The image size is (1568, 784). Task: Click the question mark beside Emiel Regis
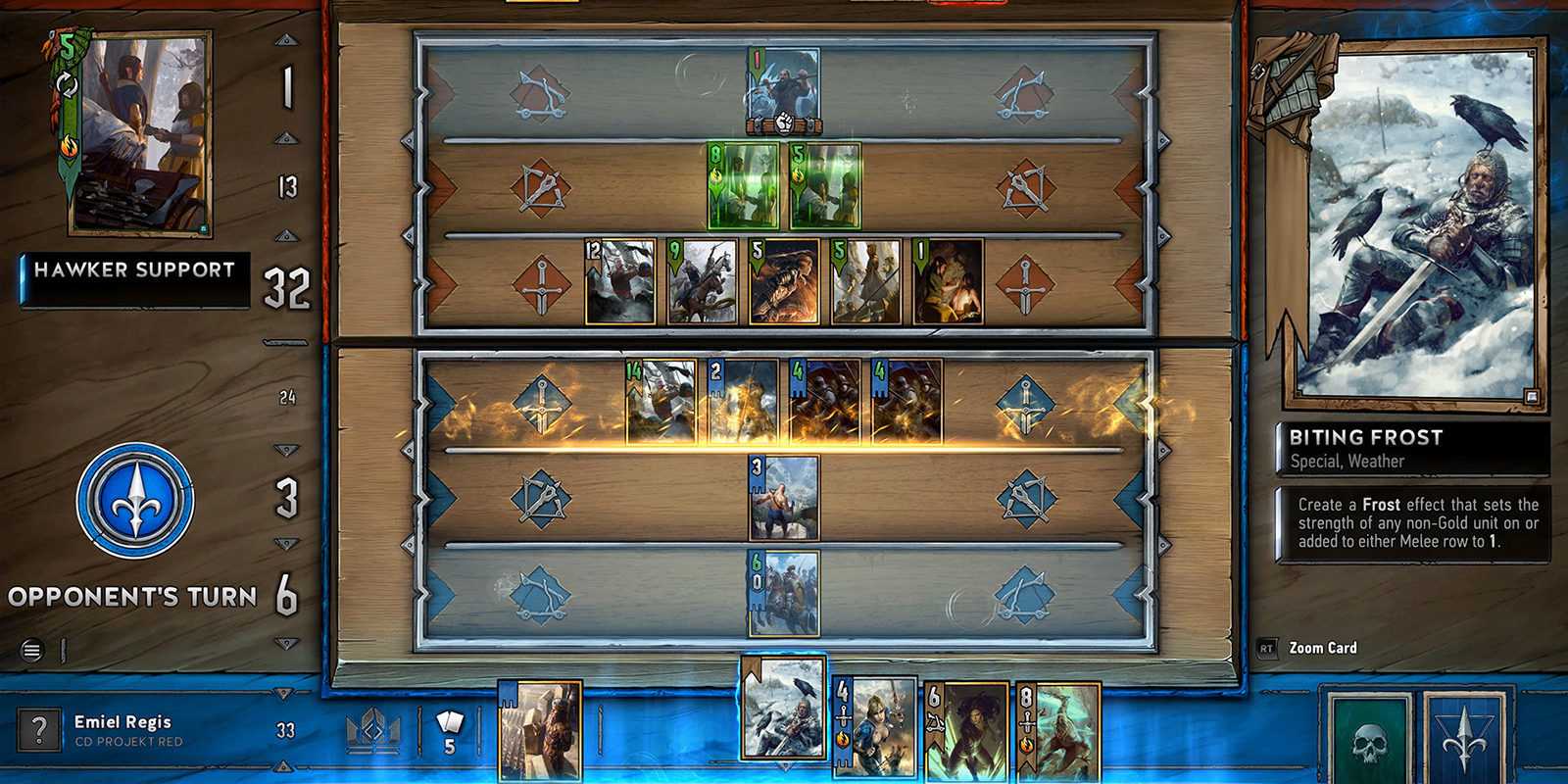pos(37,729)
